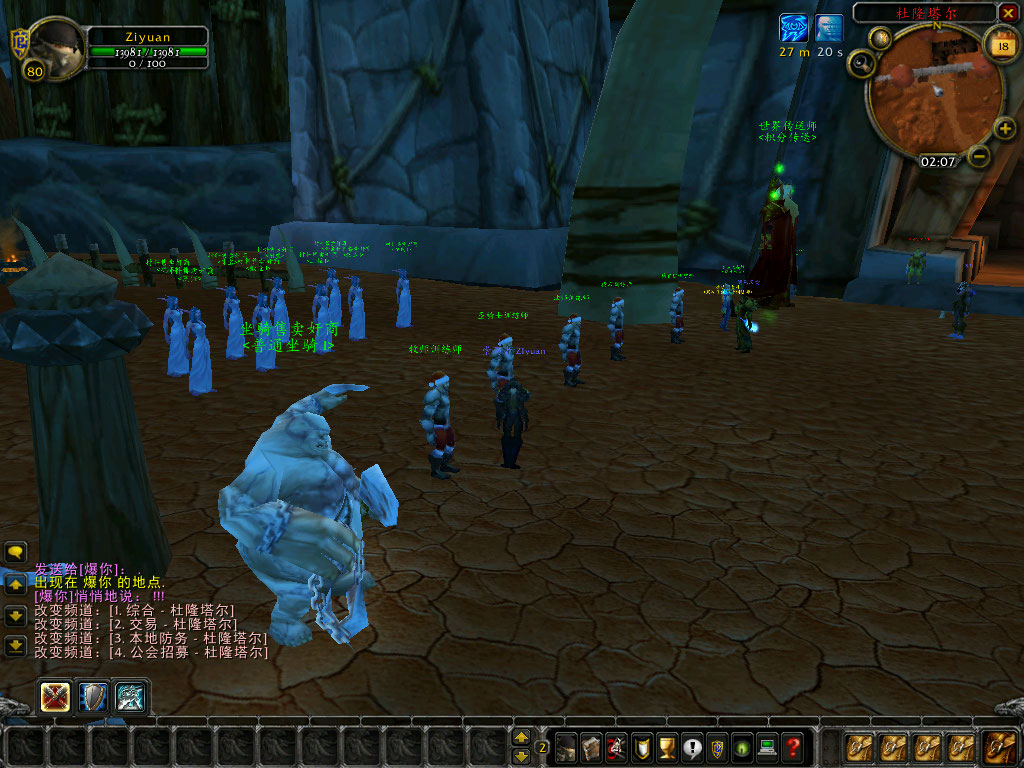Open the character info micro button
The image size is (1024, 768).
coord(566,746)
